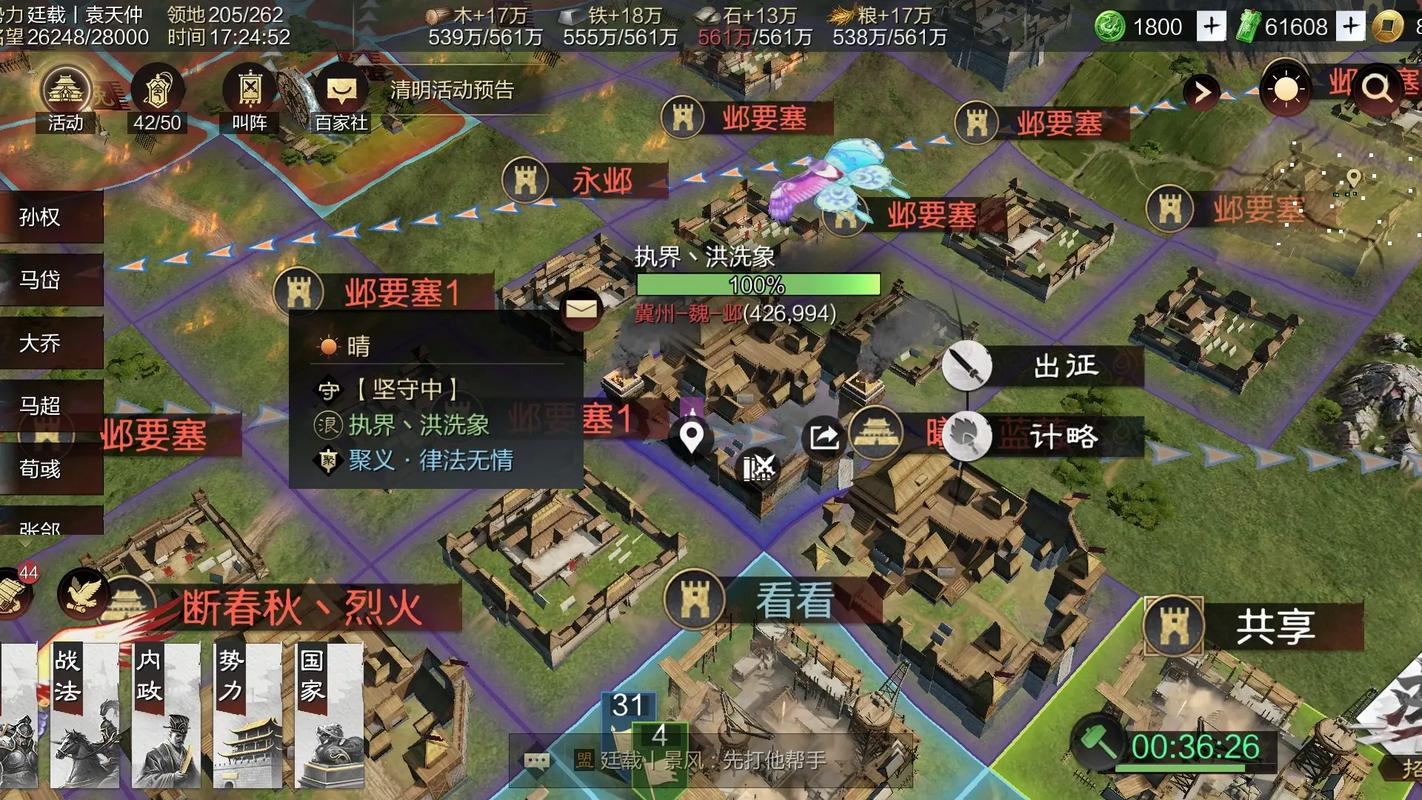Expand the side panel using the round arrow button
Screen dimensions: 1422x800
tap(1201, 92)
